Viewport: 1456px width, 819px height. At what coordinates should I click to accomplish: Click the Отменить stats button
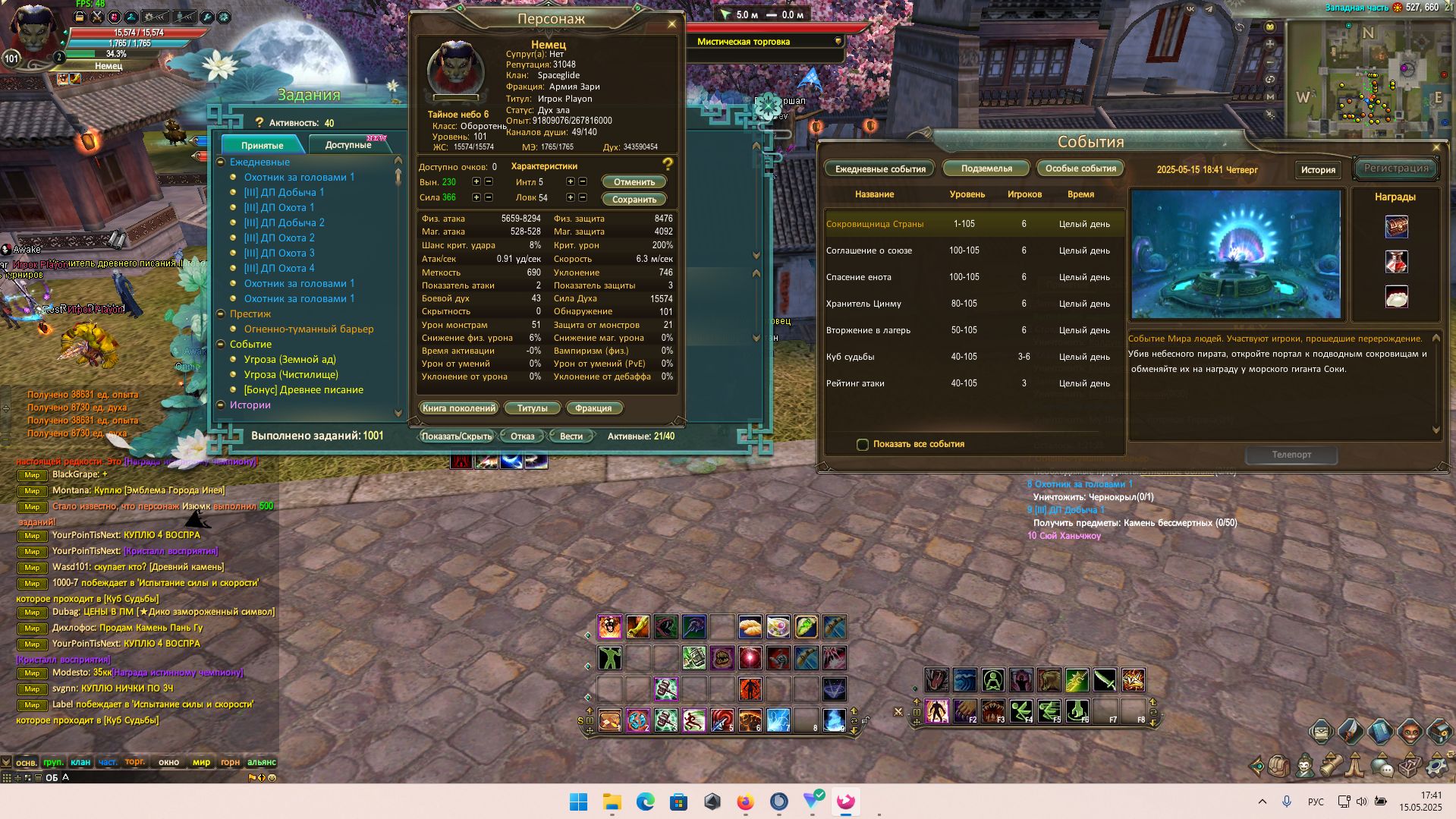click(634, 182)
